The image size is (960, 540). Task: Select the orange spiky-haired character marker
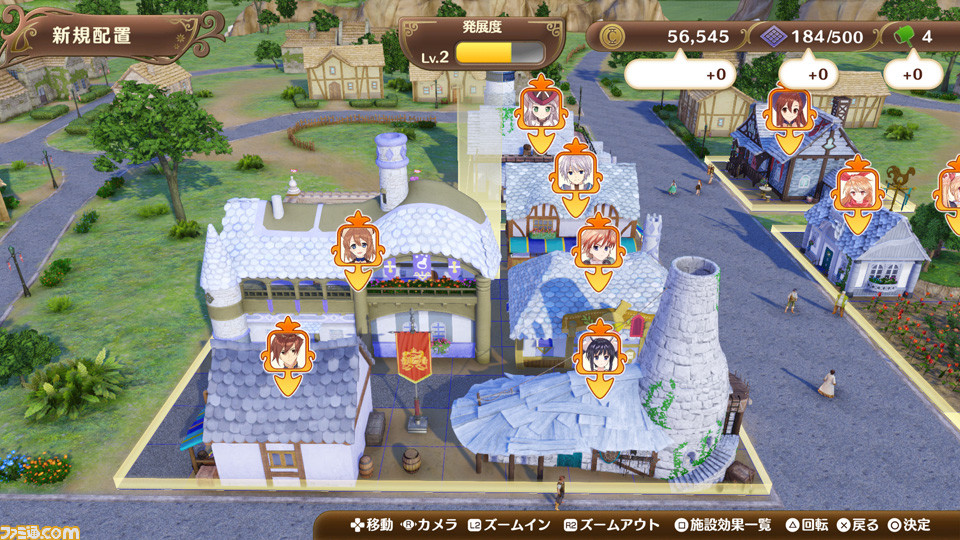coord(599,247)
